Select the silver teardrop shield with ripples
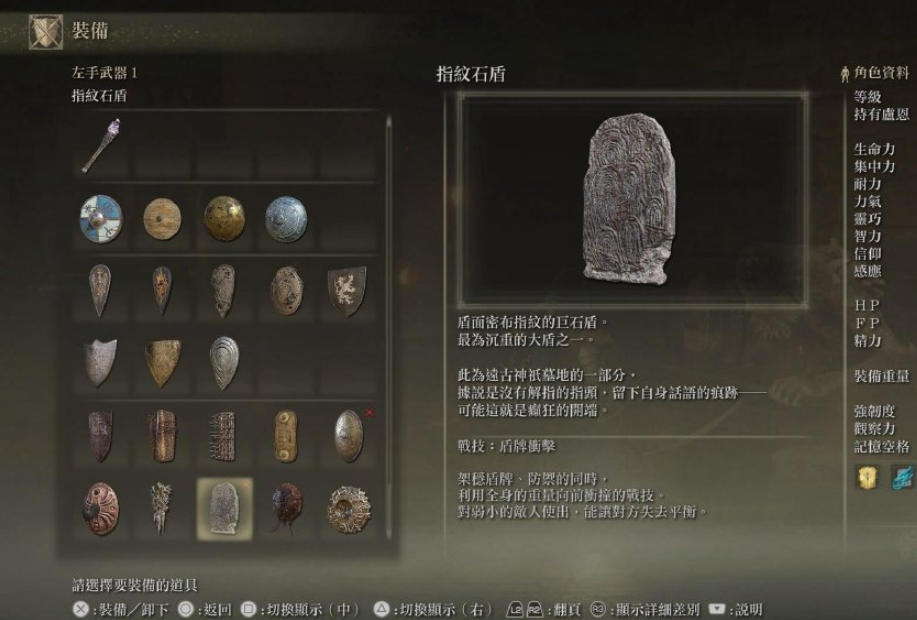 [x=224, y=362]
